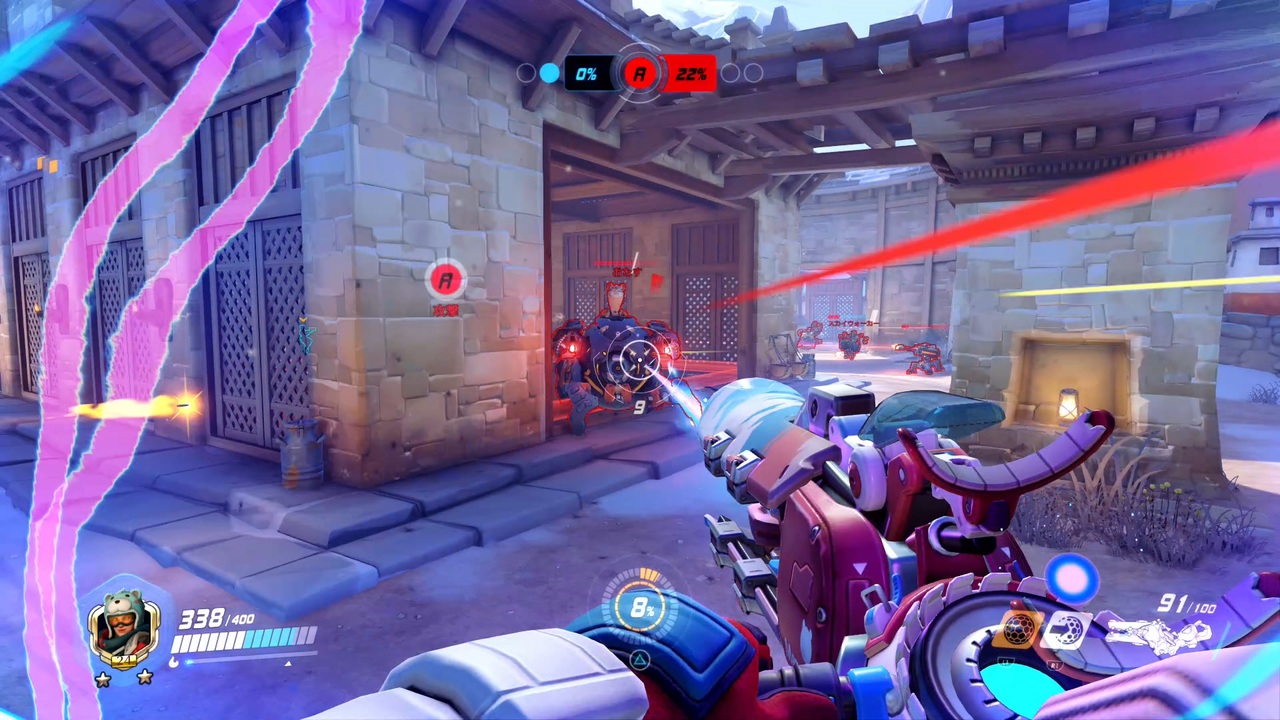Image resolution: width=1280 pixels, height=720 pixels.
Task: Click the right gold star below the portrait
Action: point(144,676)
